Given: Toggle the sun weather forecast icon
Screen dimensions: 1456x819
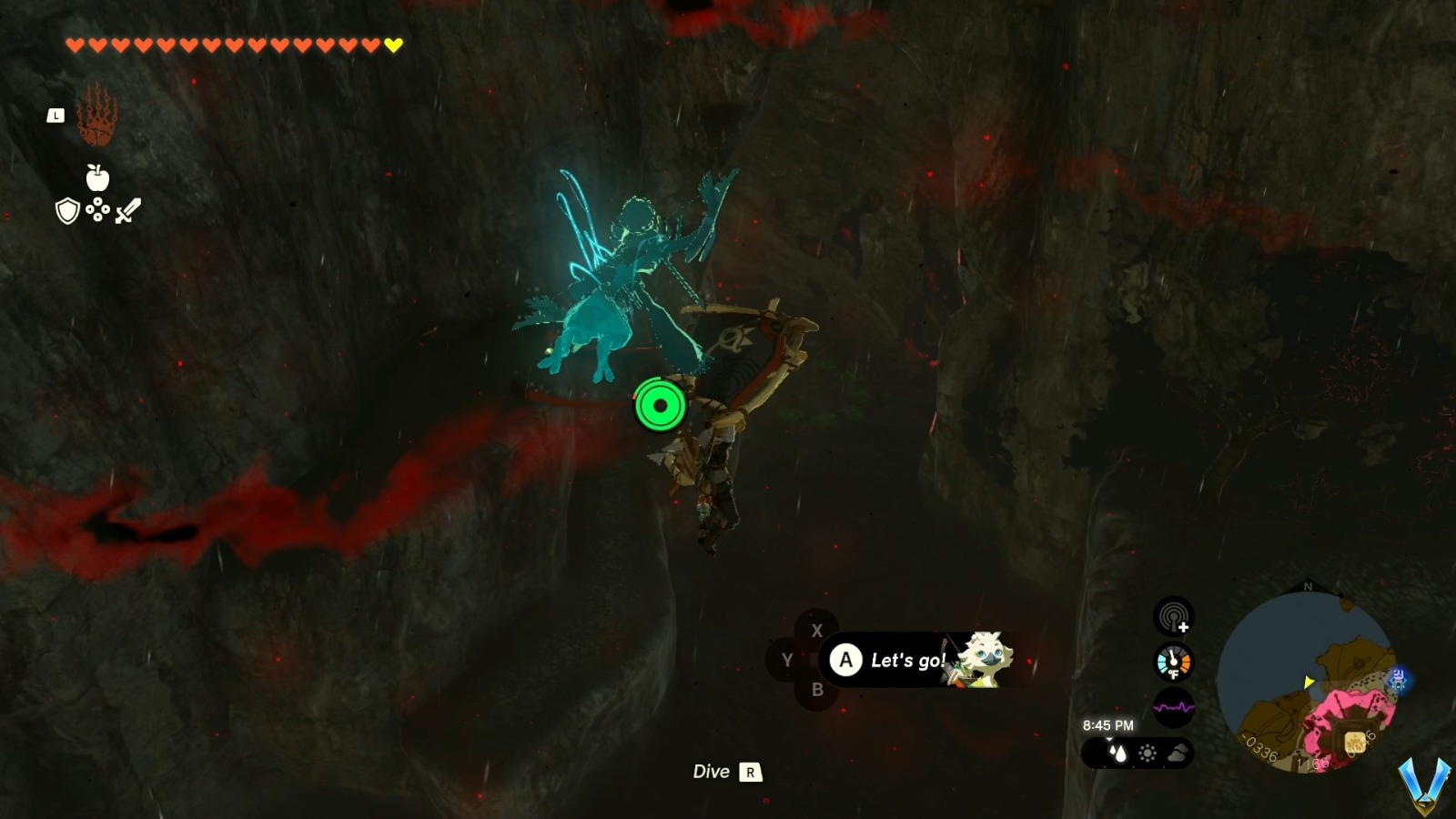Looking at the screenshot, I should 1148,753.
